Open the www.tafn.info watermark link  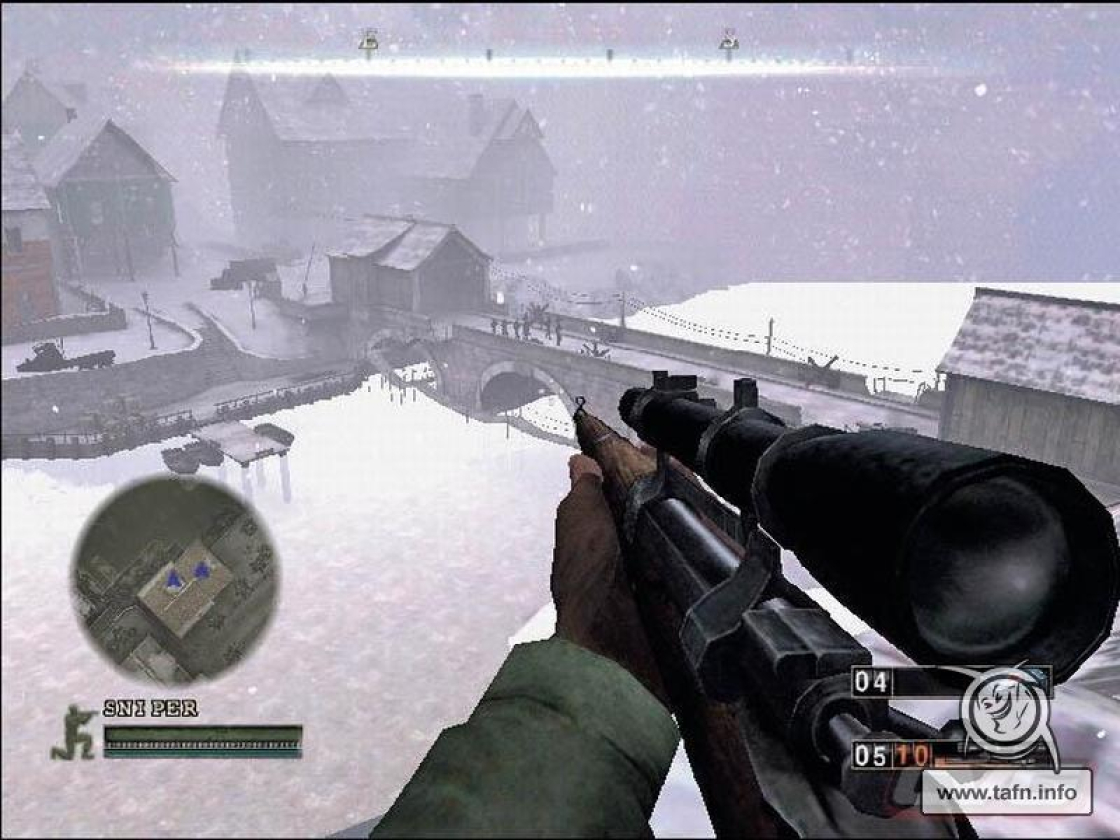pyautogui.click(x=1006, y=793)
